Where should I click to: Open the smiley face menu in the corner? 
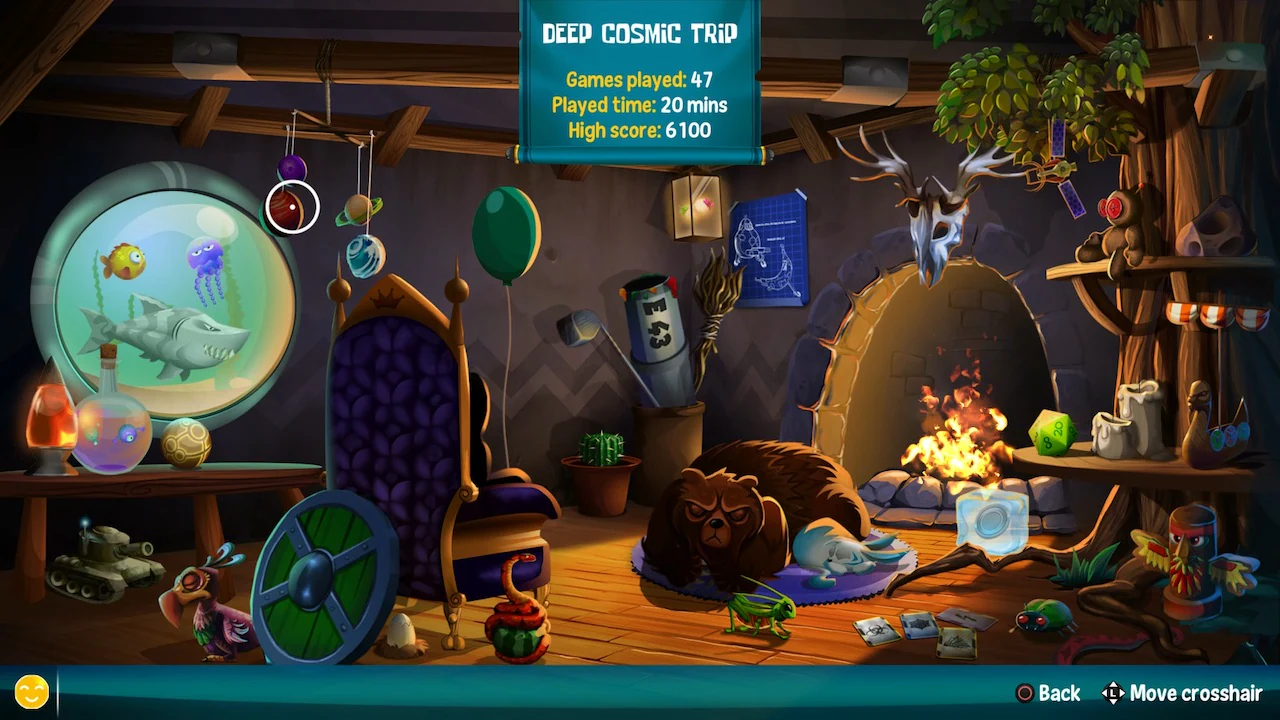31,690
